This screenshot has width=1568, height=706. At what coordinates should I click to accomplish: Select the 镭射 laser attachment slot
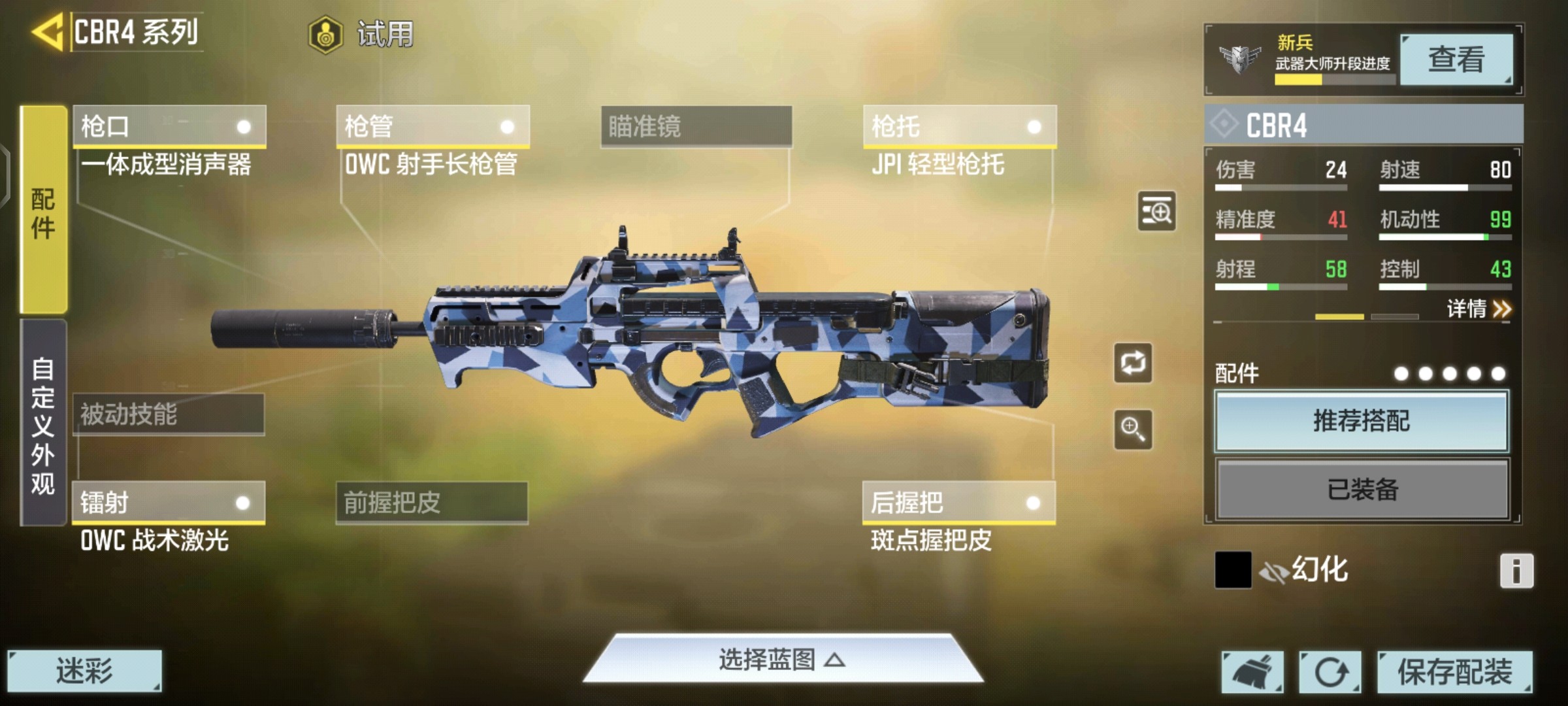click(x=169, y=503)
